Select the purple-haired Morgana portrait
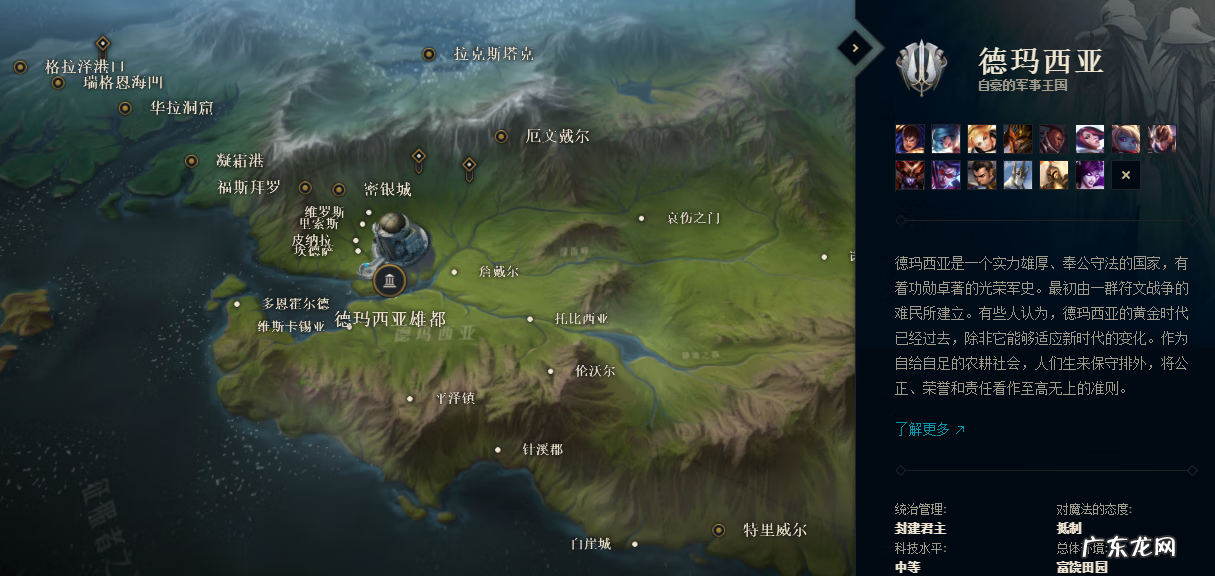This screenshot has width=1215, height=576. point(1090,175)
